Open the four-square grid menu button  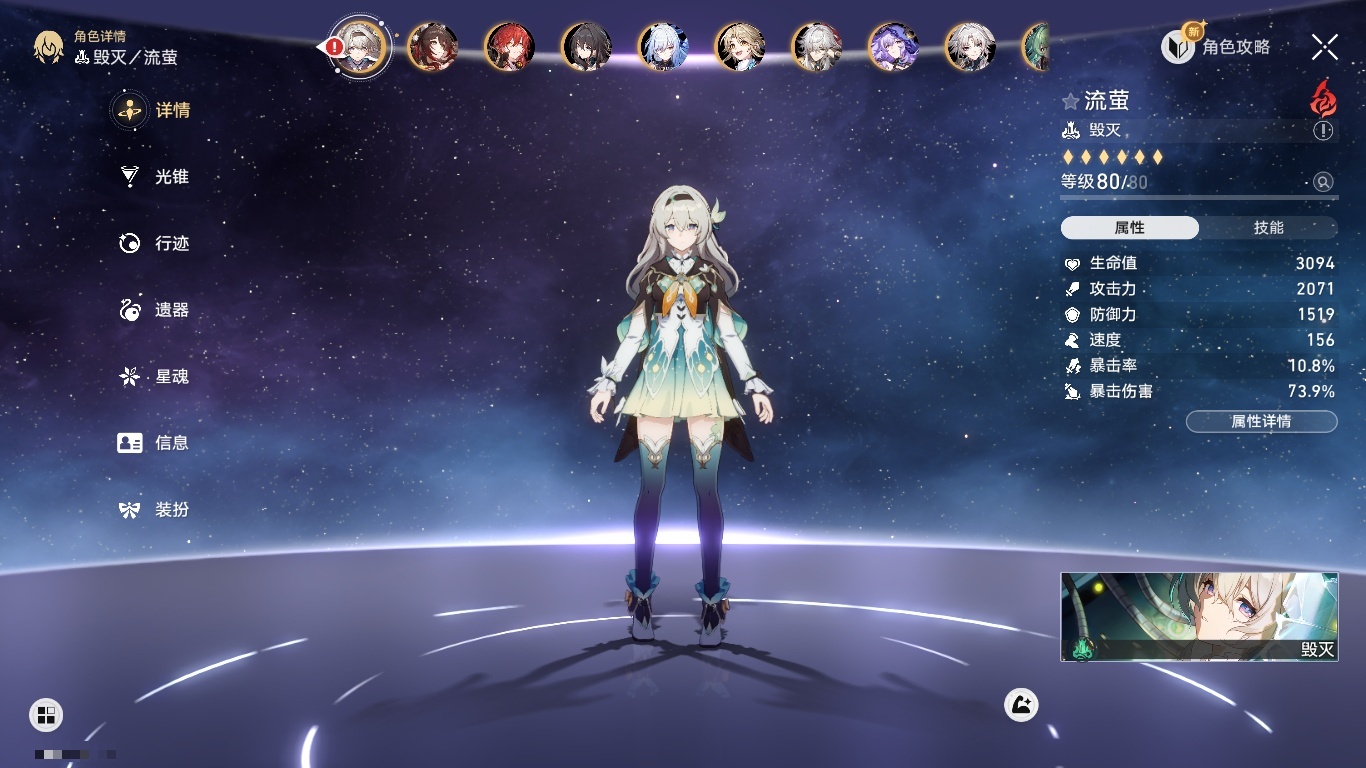(x=46, y=714)
